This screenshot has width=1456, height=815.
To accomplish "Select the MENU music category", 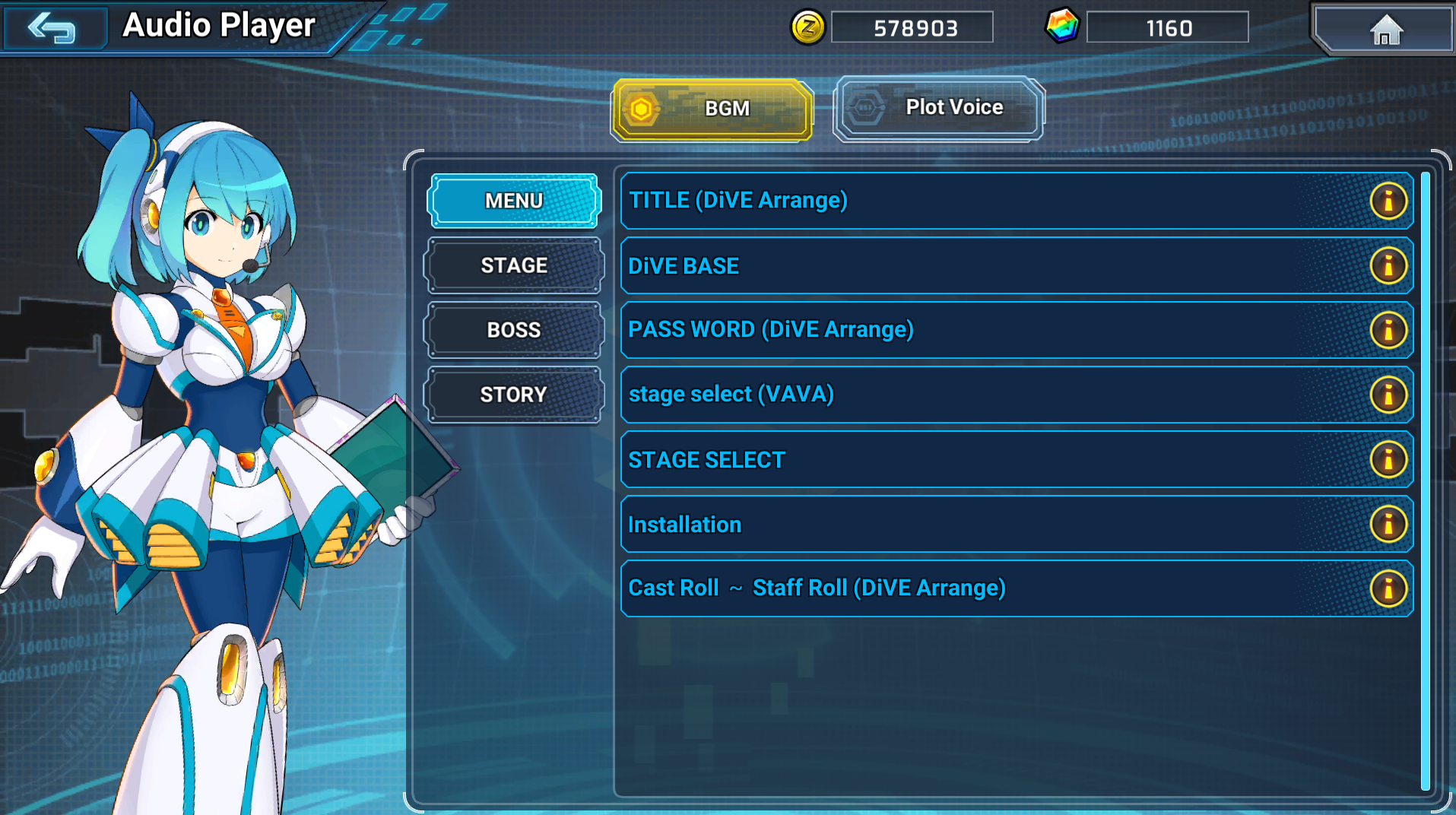I will point(514,200).
